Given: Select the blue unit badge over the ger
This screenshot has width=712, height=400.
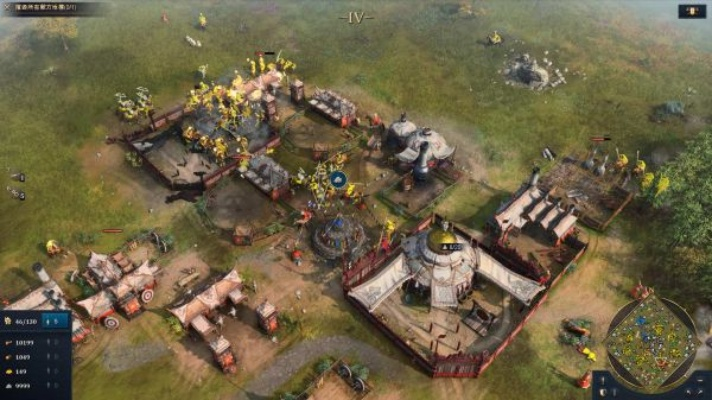Looking at the screenshot, I should click(x=338, y=180).
